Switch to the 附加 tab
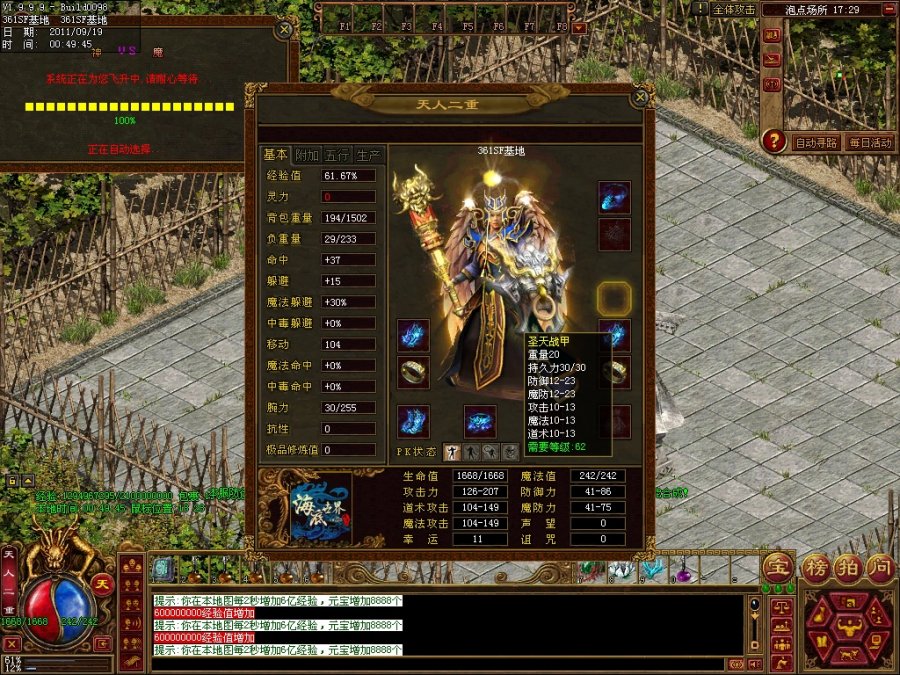Image resolution: width=900 pixels, height=675 pixels. 307,155
